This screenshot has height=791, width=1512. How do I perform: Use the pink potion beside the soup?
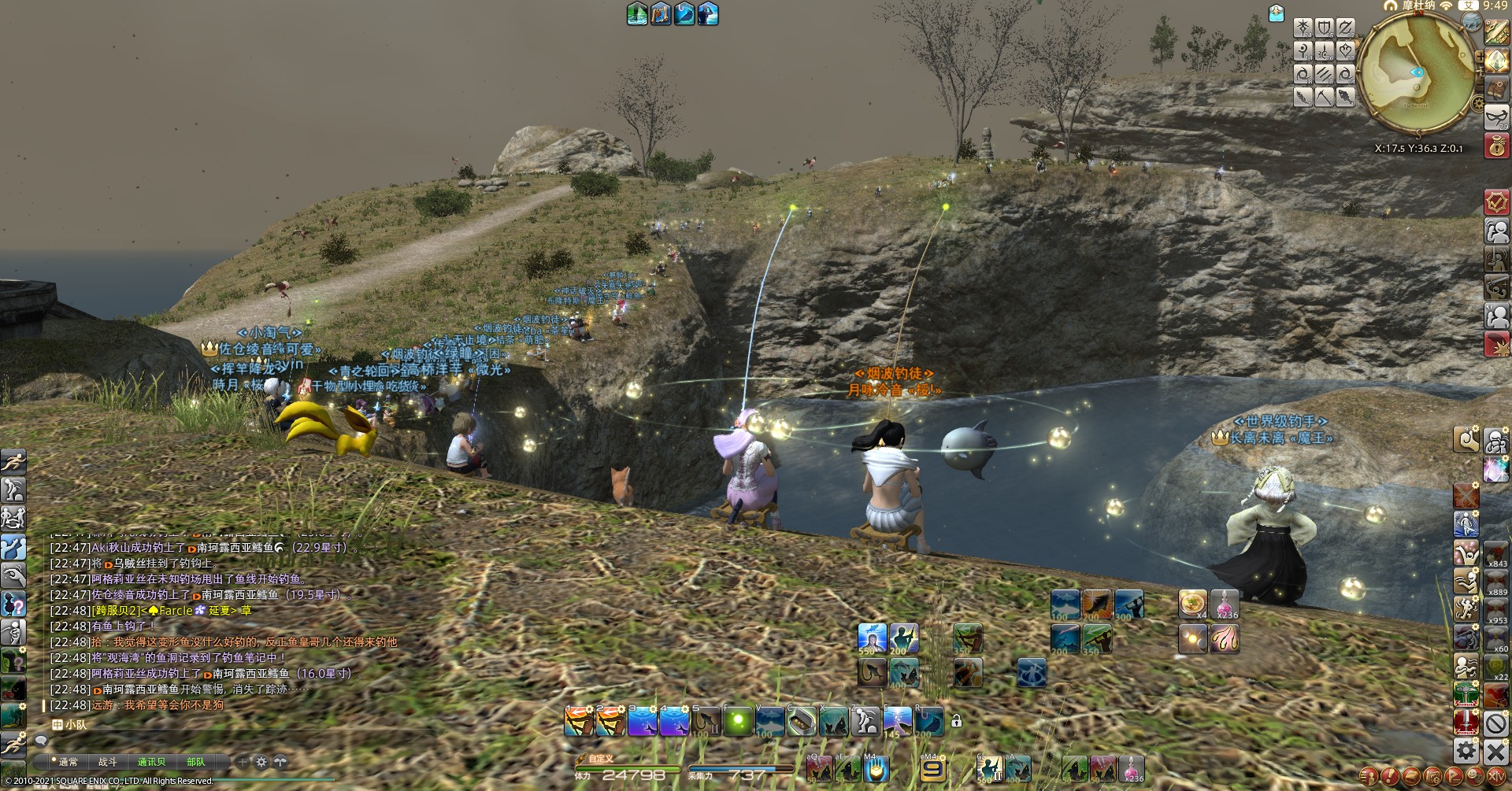(1225, 604)
